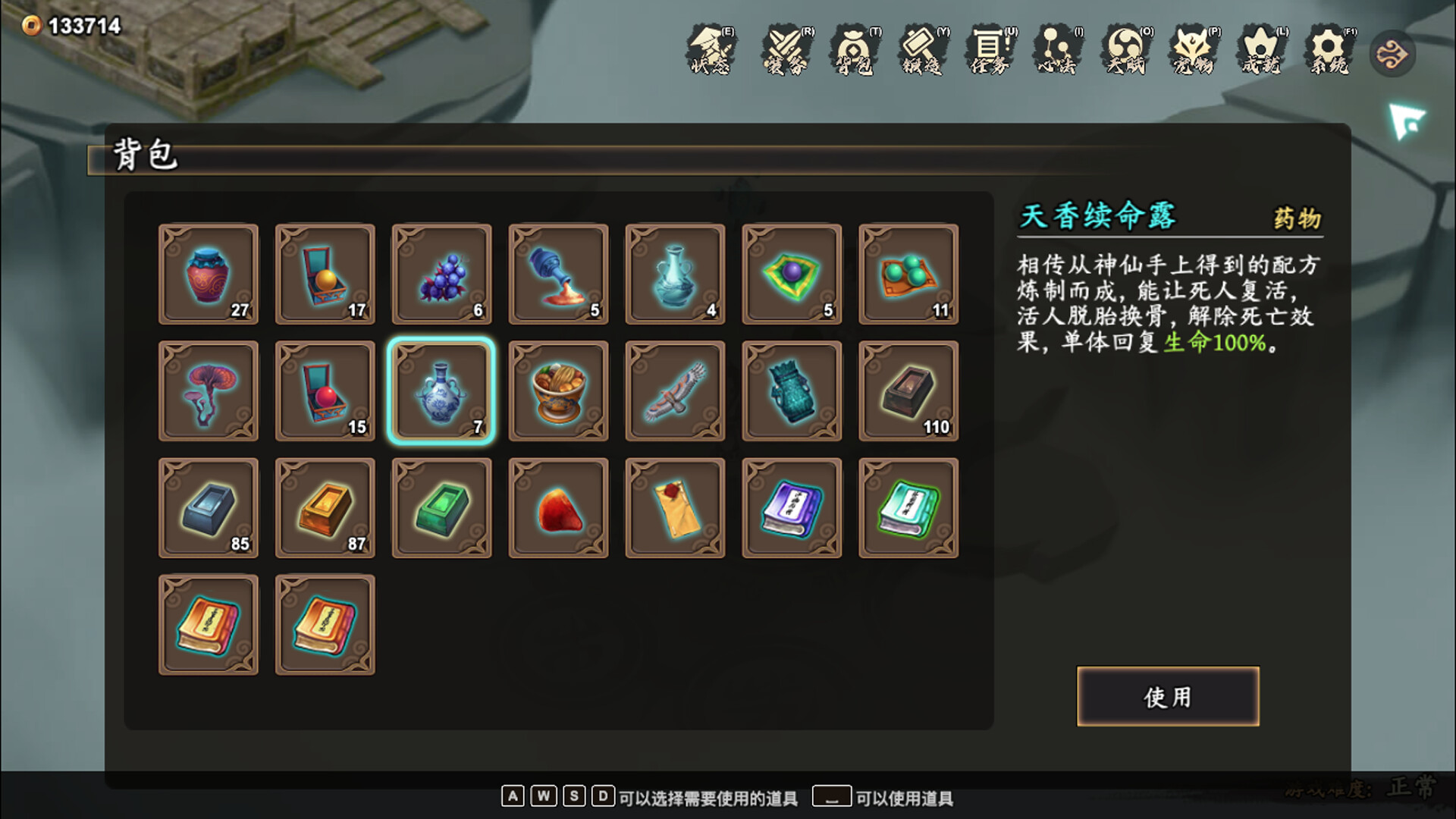
Task: Select the mushroom item in the bag
Action: point(208,391)
